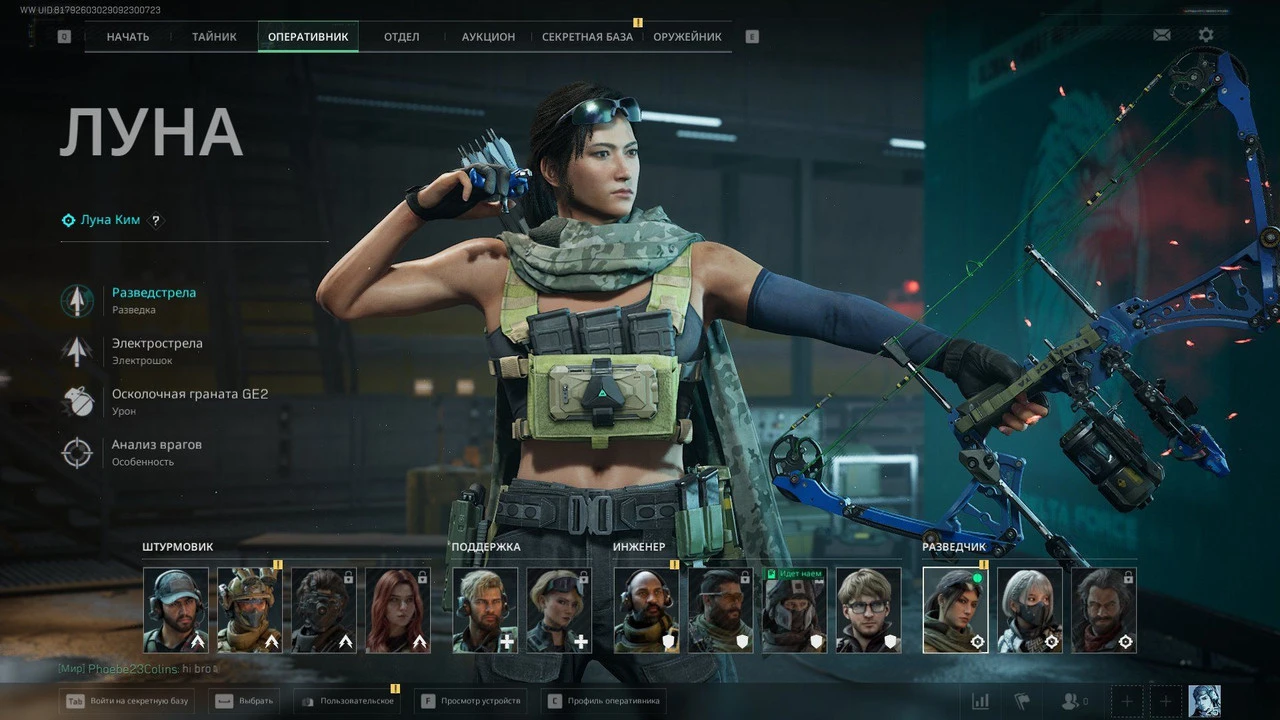Open the Начать tab
The width and height of the screenshot is (1280, 720).
pyautogui.click(x=128, y=37)
